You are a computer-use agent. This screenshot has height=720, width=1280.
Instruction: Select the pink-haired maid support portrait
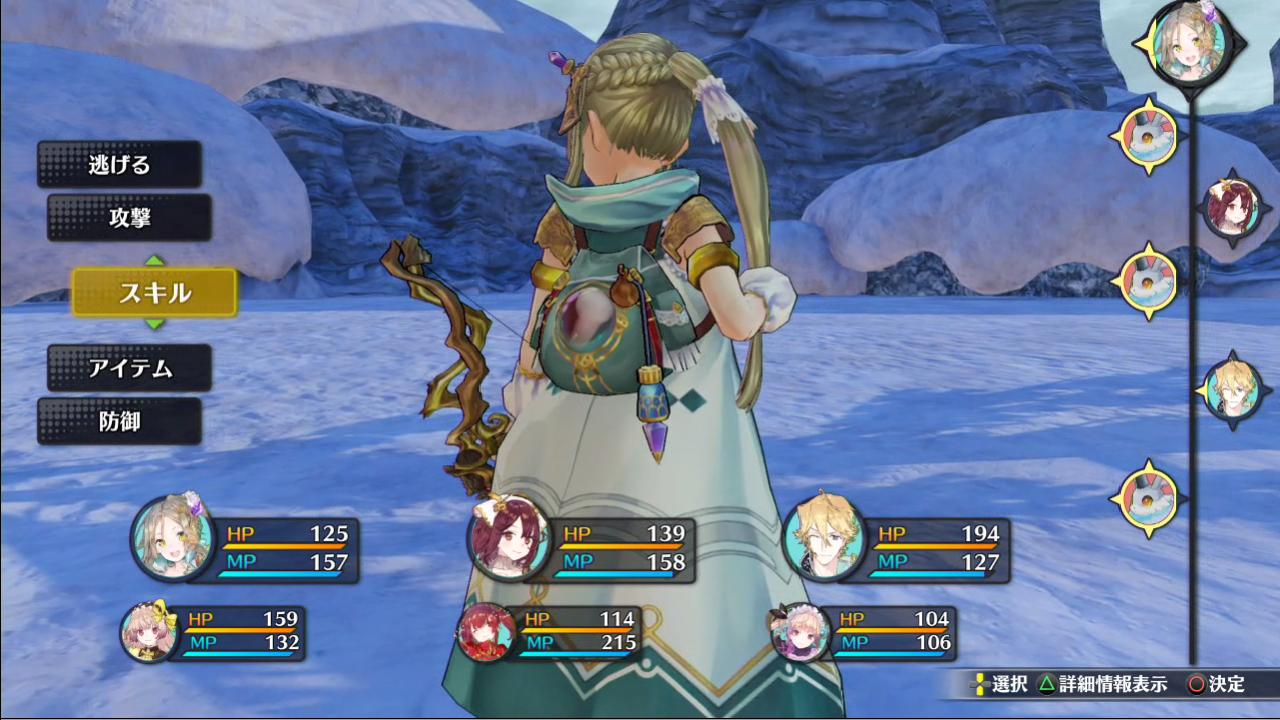click(801, 632)
